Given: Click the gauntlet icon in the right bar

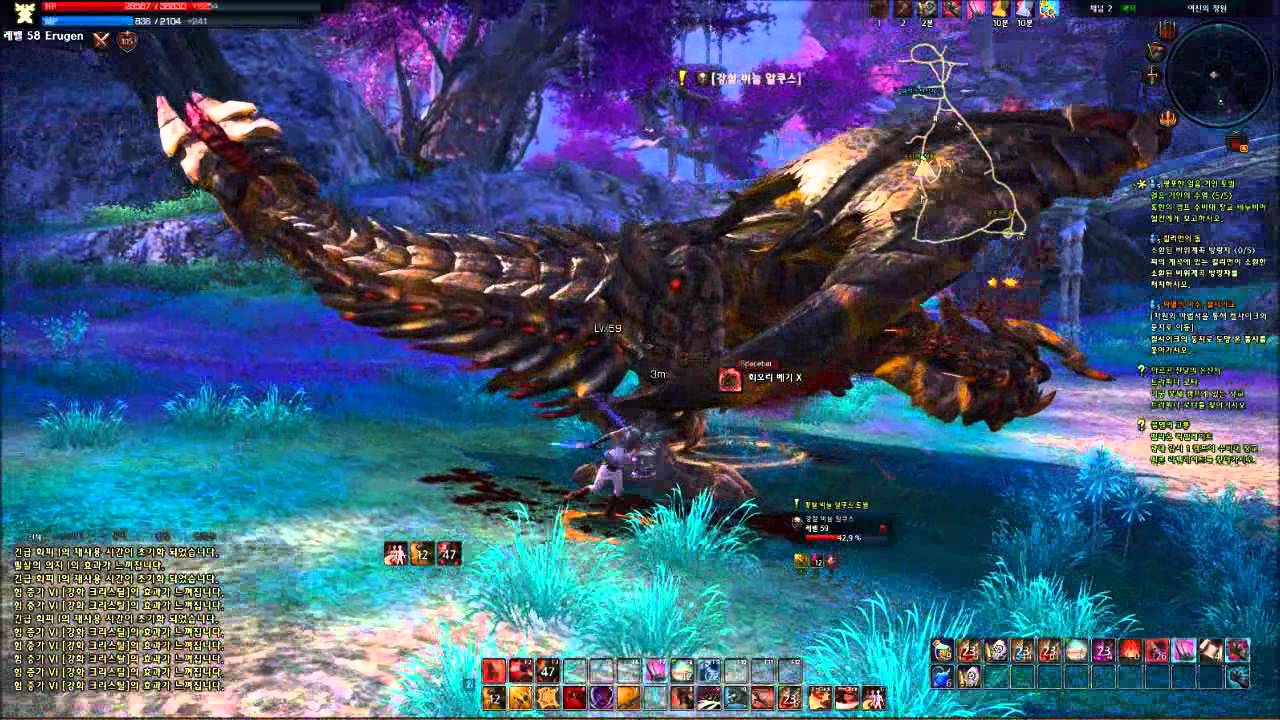Looking at the screenshot, I should pyautogui.click(x=1238, y=677).
